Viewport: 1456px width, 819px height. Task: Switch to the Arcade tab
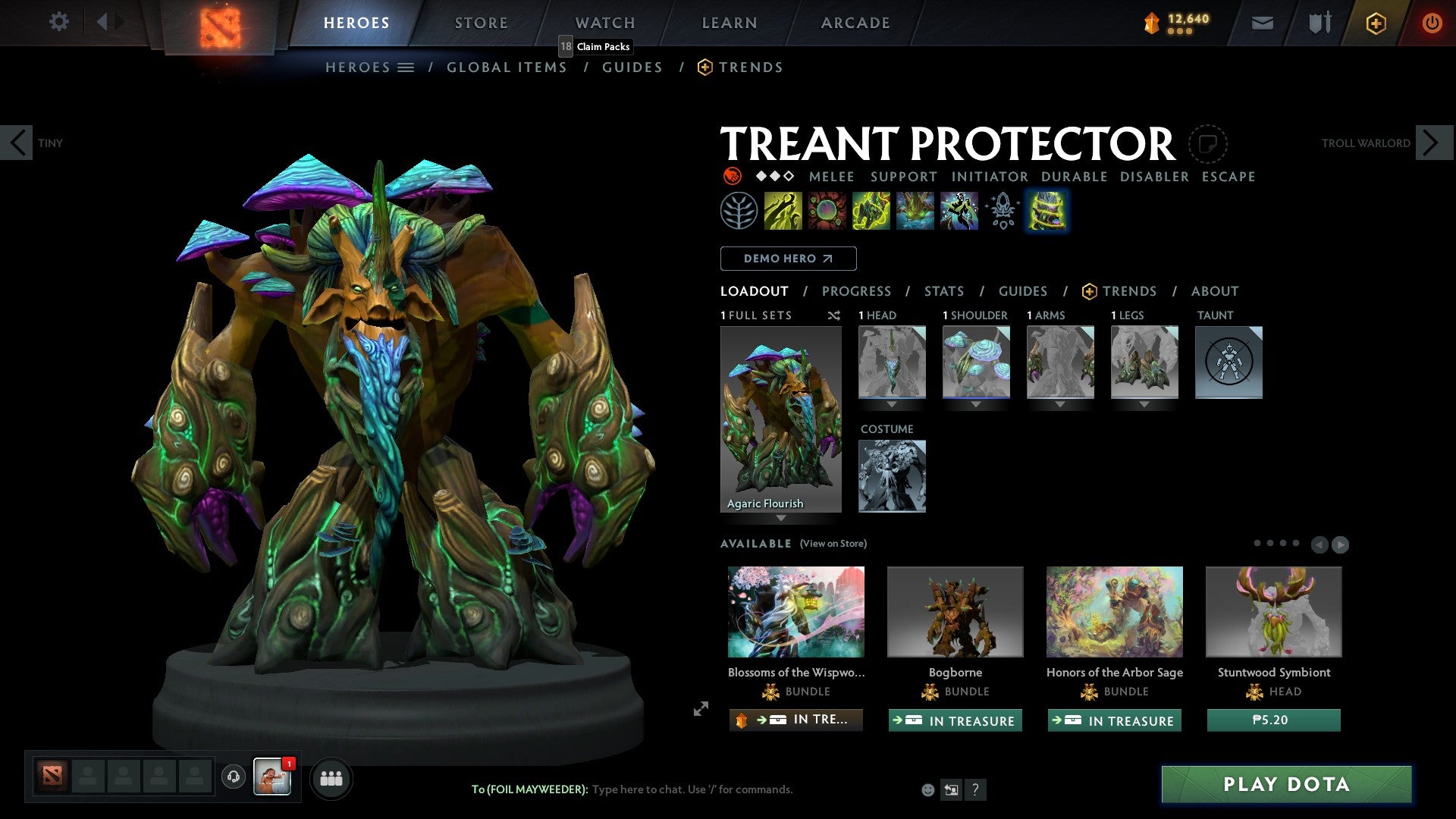pos(855,23)
